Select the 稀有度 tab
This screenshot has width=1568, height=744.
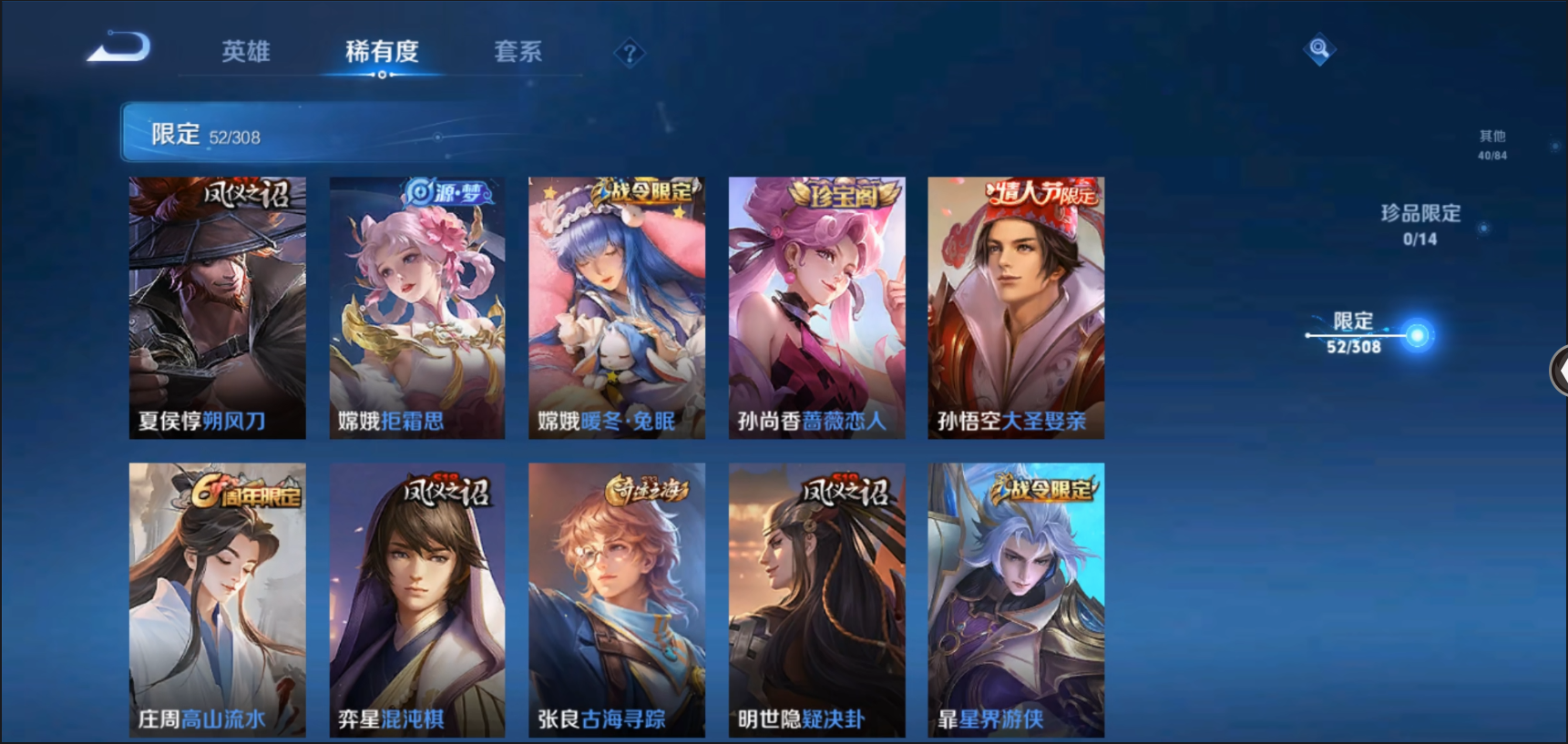click(x=382, y=51)
